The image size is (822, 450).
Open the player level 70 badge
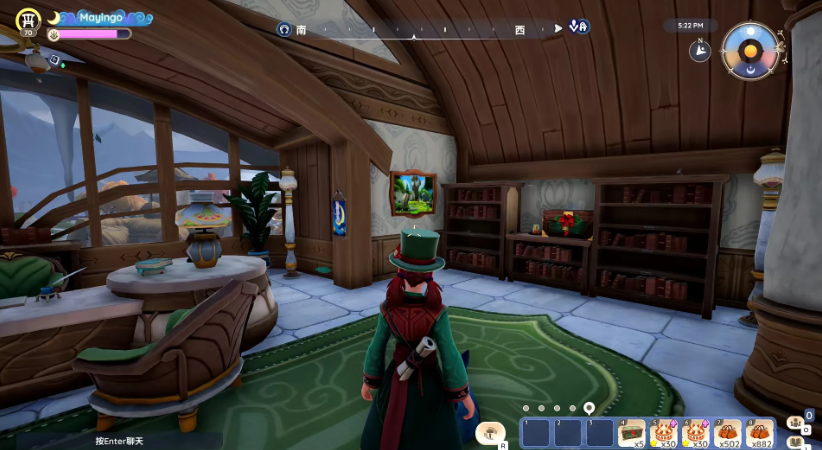click(x=27, y=20)
